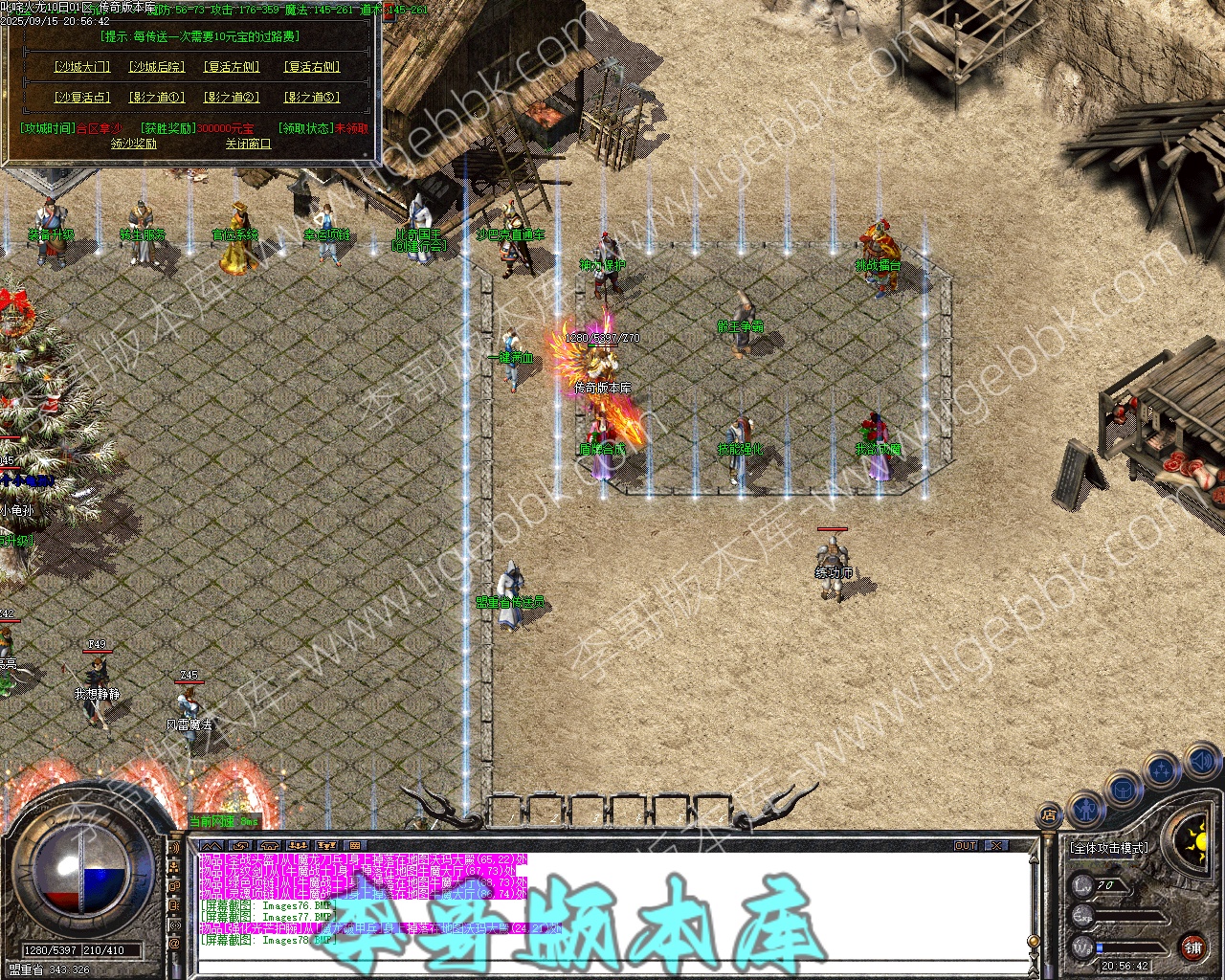Open the bag with the chest icon
Image resolution: width=1225 pixels, height=980 pixels.
point(1123,791)
